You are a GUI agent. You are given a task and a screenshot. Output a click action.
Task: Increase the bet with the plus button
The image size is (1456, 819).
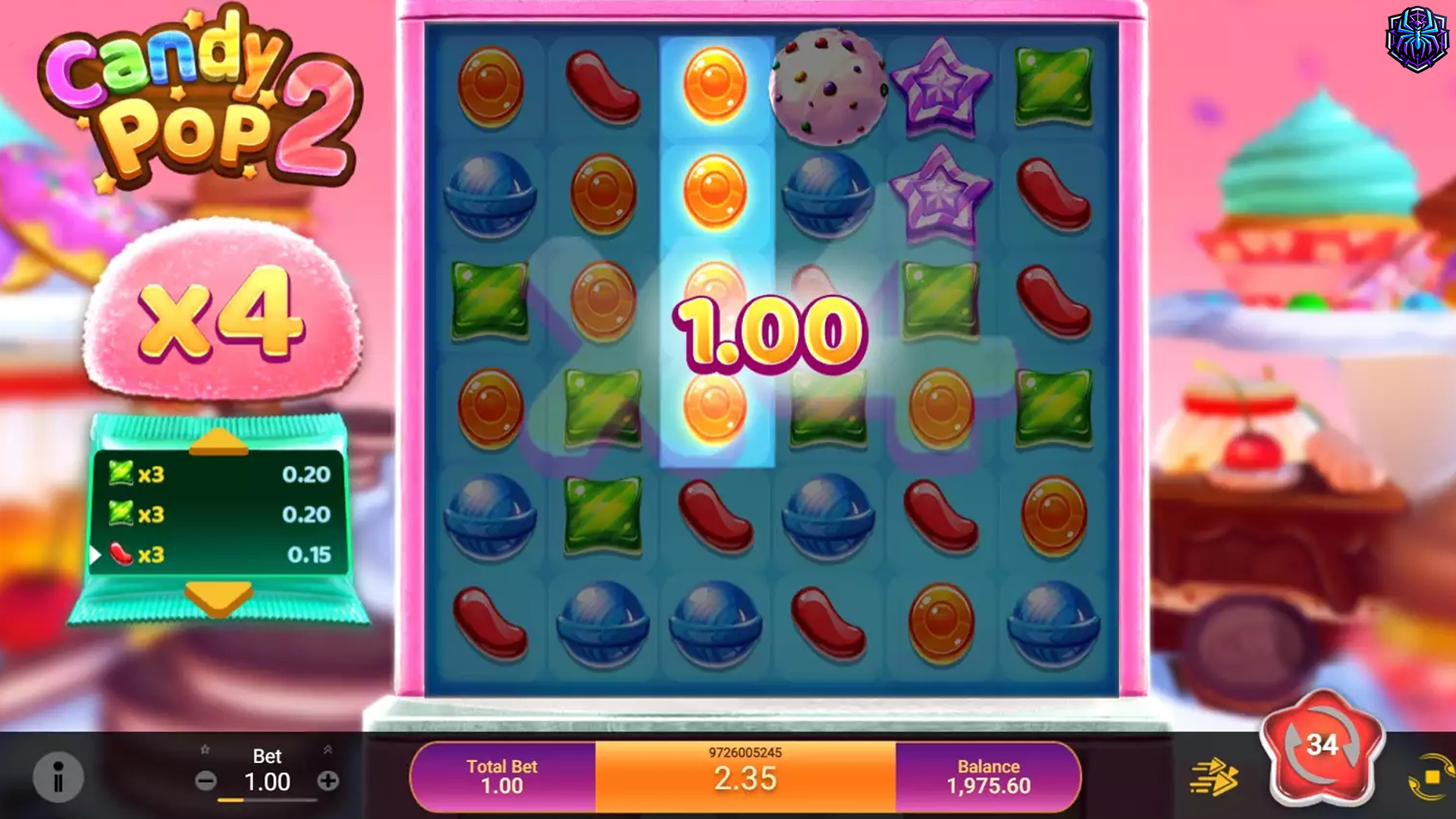pyautogui.click(x=328, y=782)
